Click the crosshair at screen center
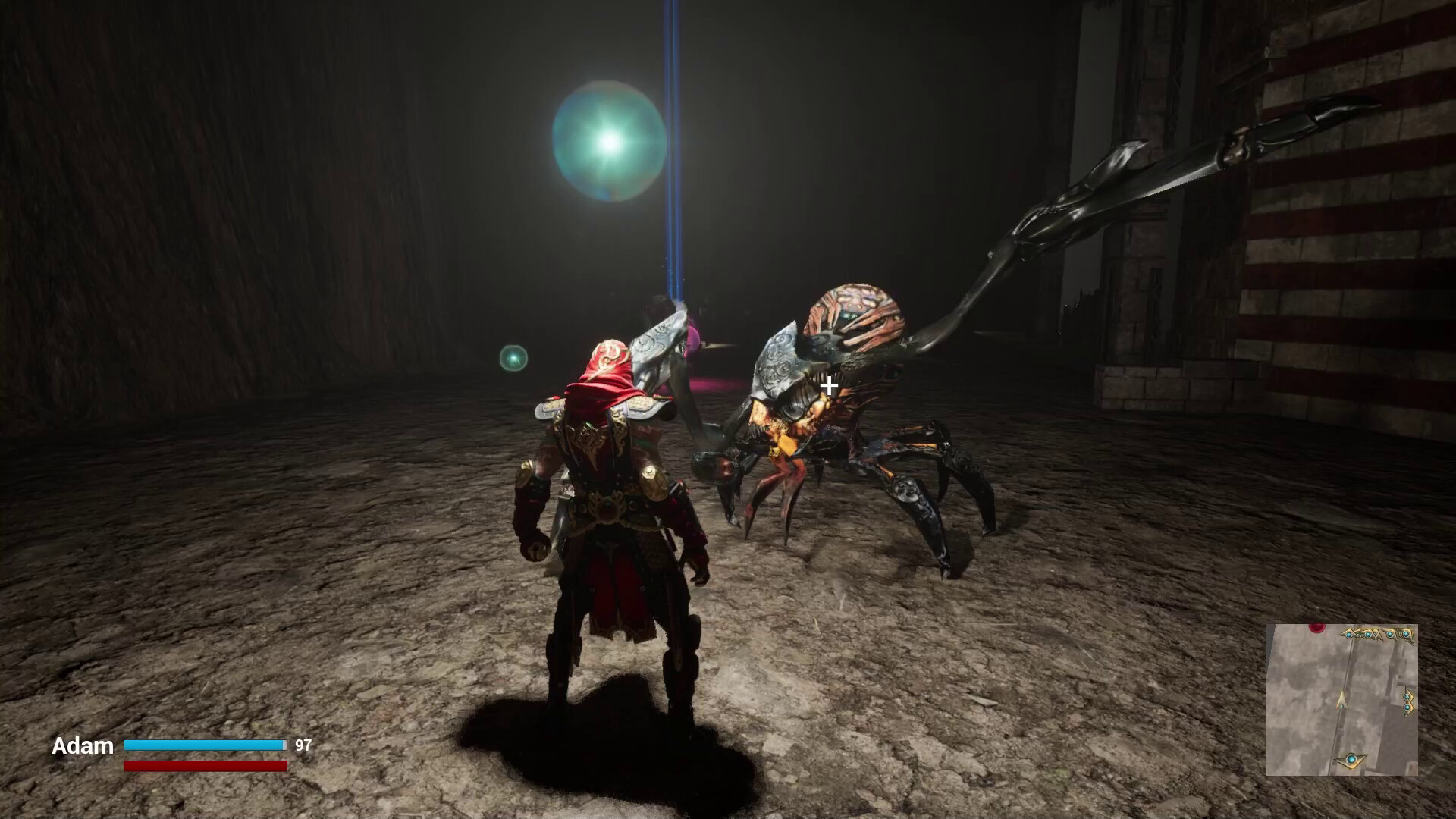The width and height of the screenshot is (1456, 819). tap(828, 385)
